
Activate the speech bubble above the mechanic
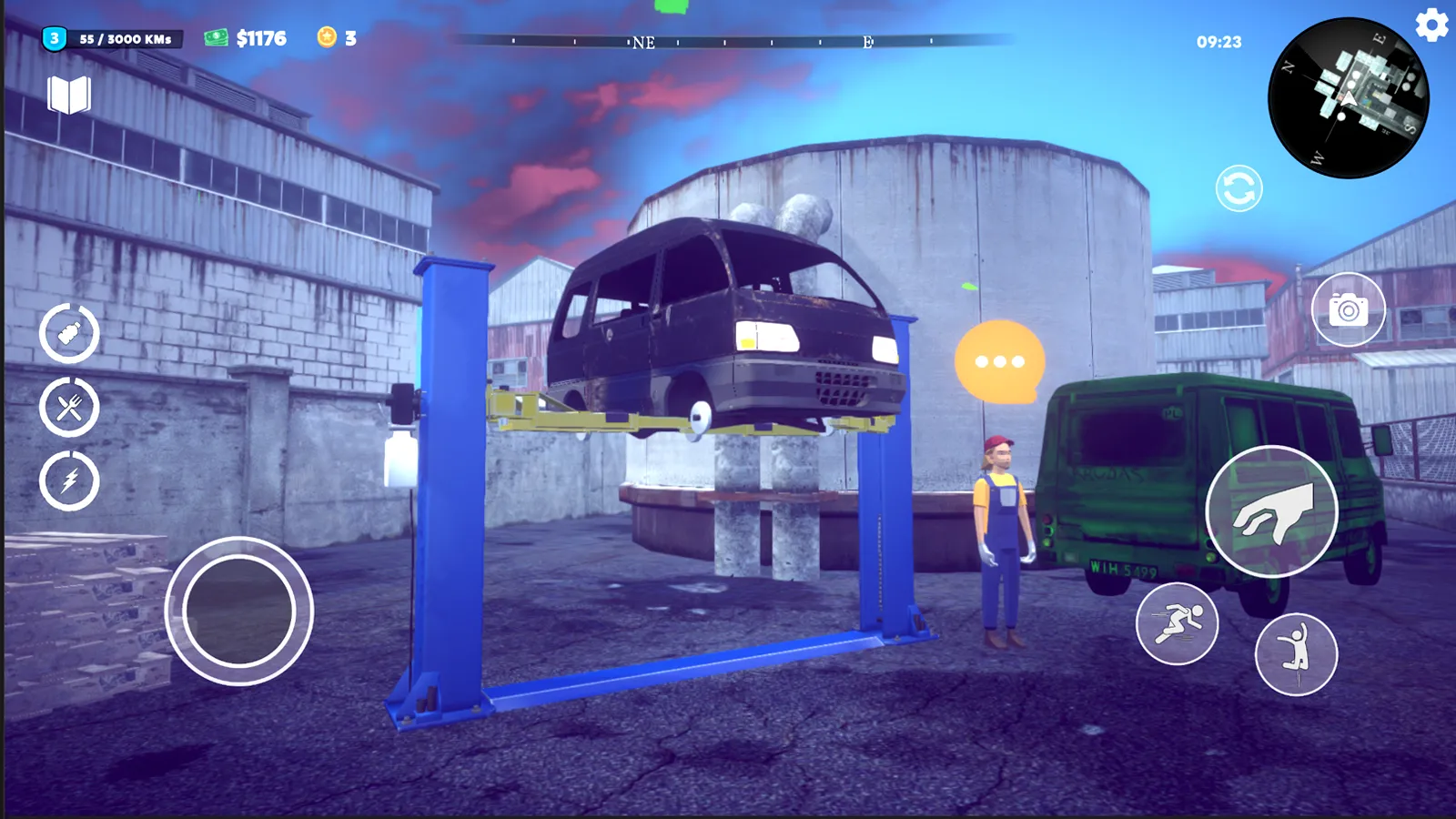[1001, 358]
